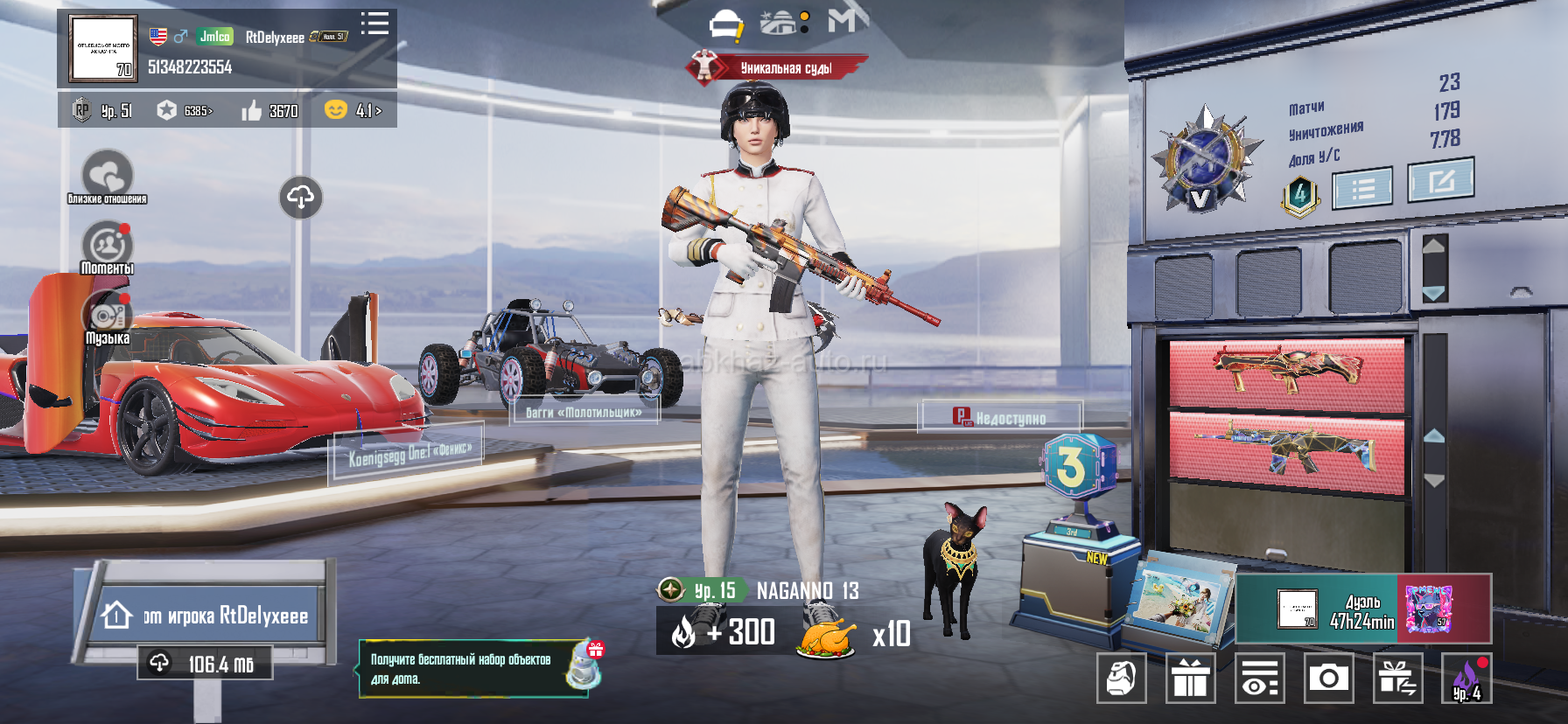1568x724 pixels.
Task: Give a like with the thumbs-up icon
Action: (x=252, y=111)
